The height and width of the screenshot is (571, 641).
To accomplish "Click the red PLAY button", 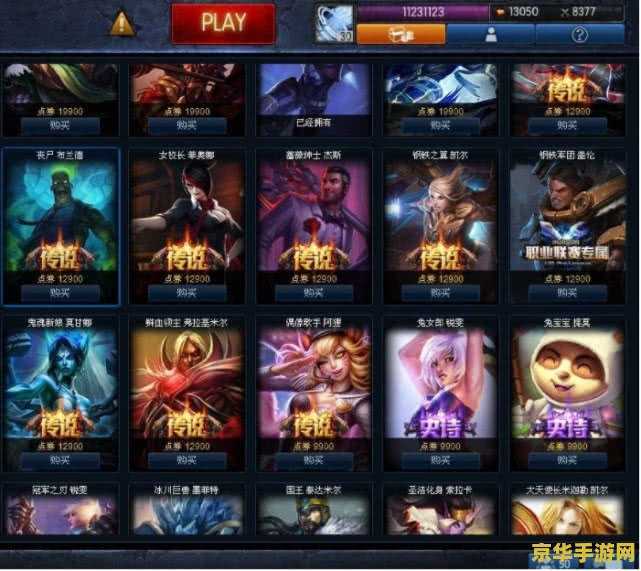I will (x=223, y=23).
